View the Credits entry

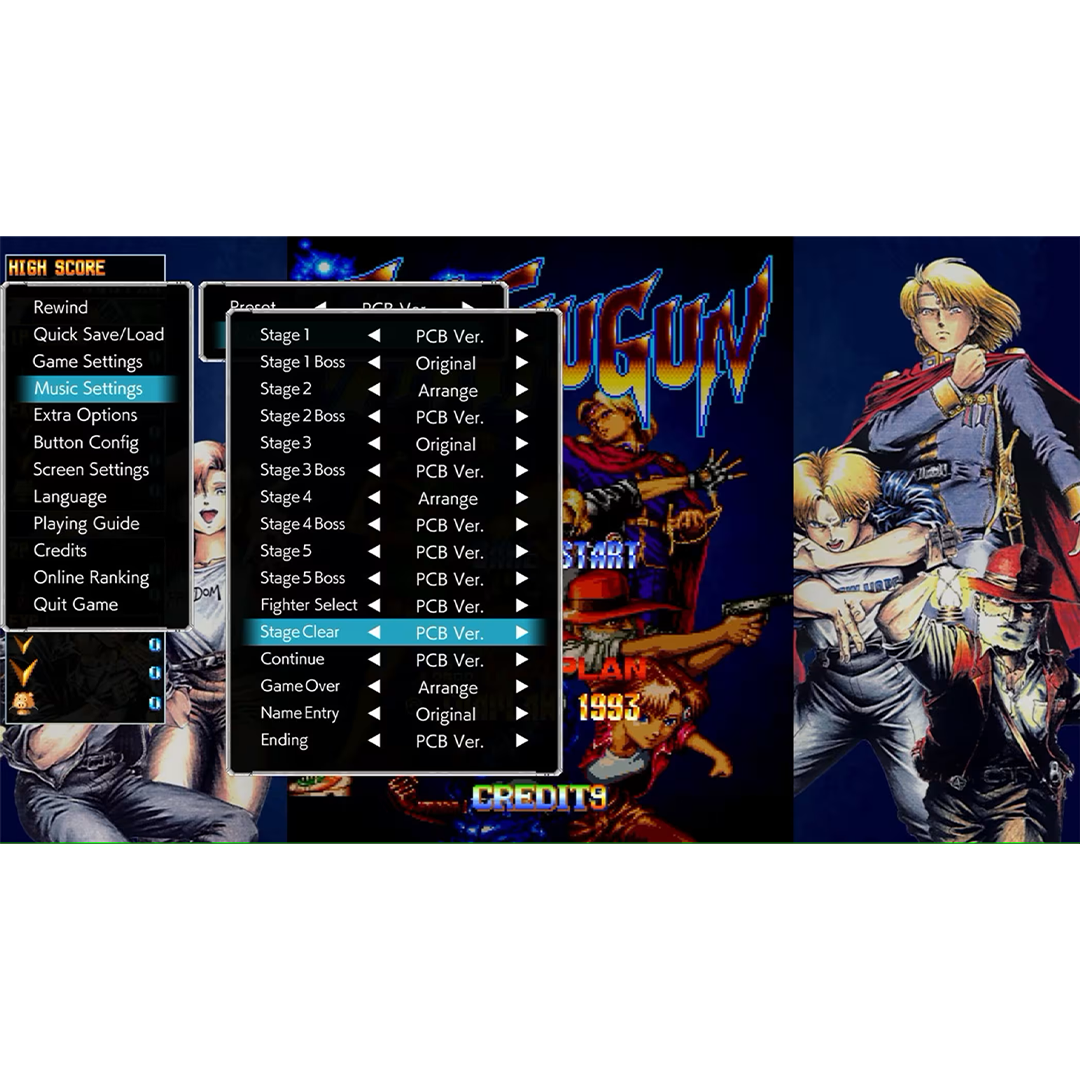[x=60, y=550]
